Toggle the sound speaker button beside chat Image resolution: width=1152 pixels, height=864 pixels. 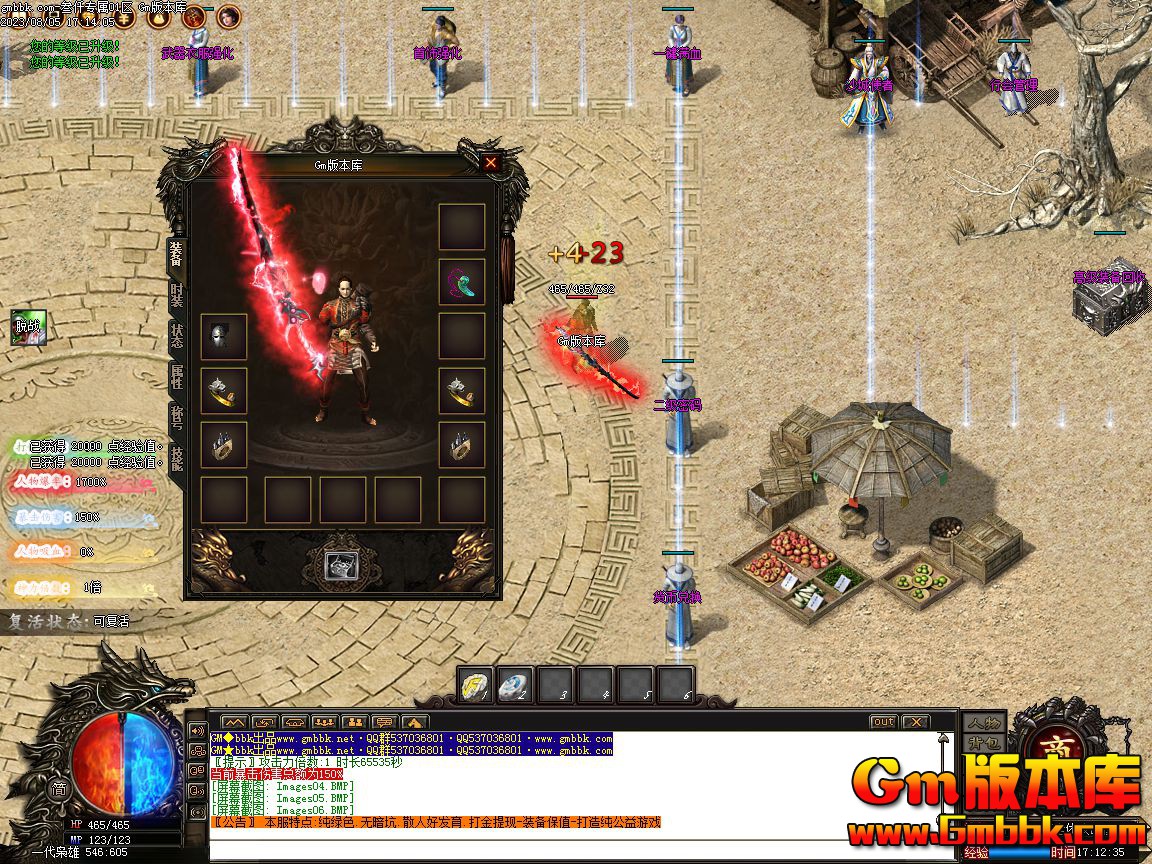tap(197, 731)
